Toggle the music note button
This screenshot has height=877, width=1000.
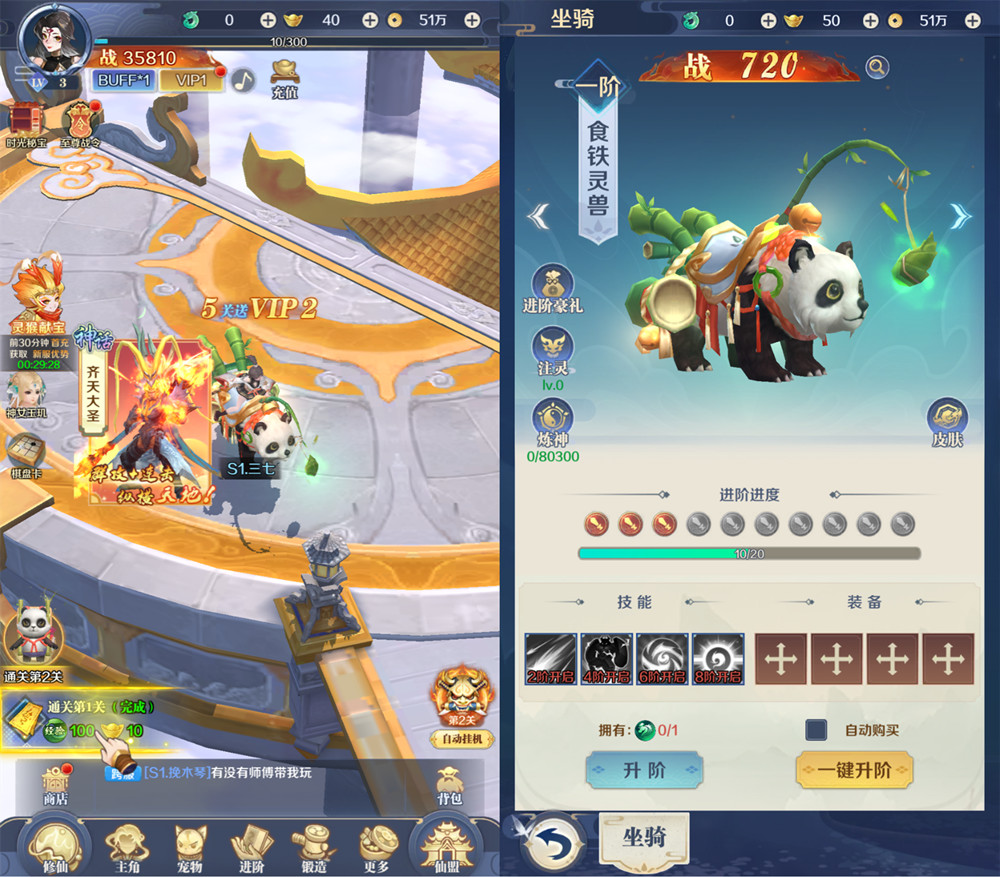tap(243, 80)
